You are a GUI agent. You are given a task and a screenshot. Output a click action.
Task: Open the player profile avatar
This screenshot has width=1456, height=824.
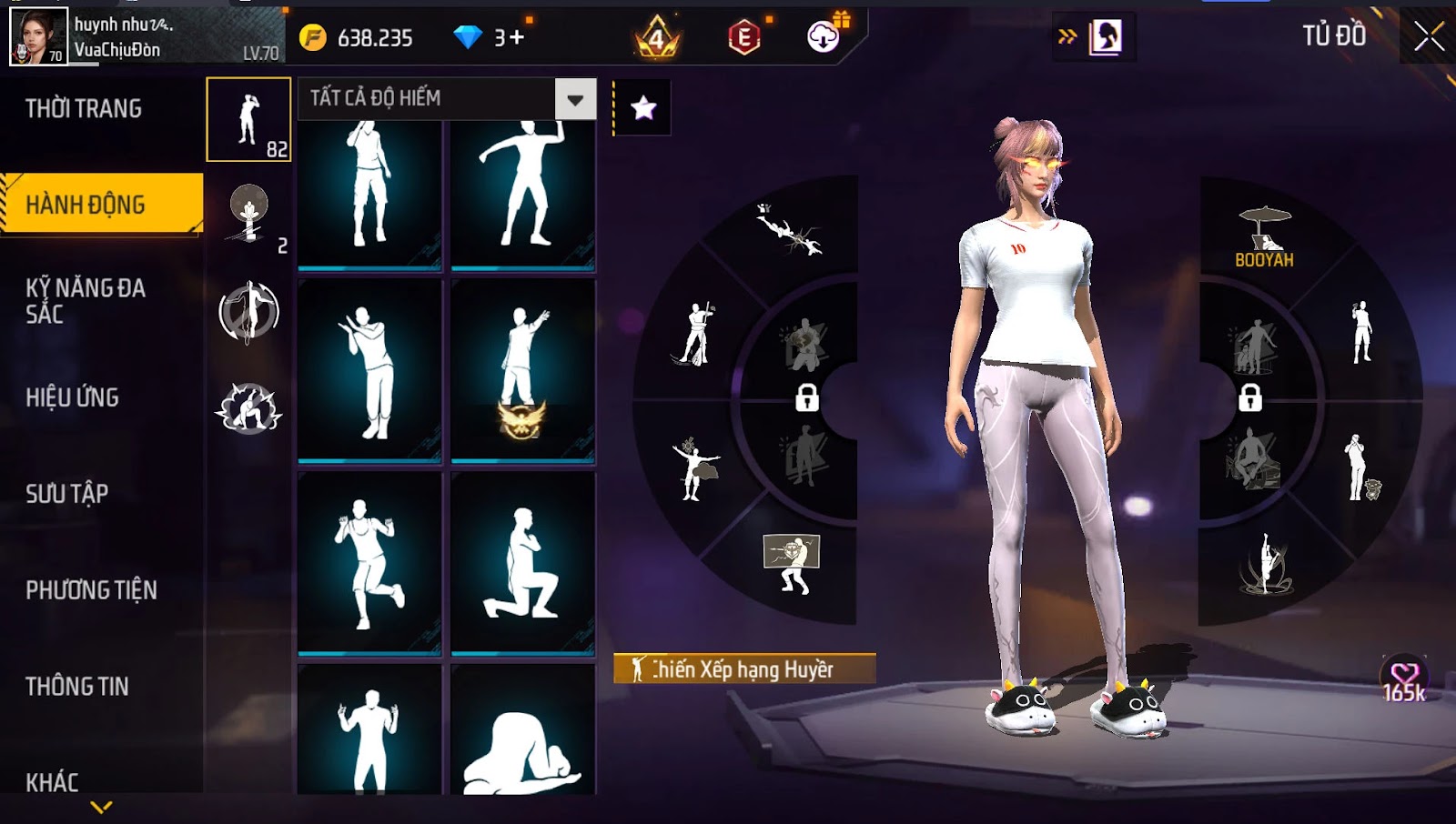point(38,36)
